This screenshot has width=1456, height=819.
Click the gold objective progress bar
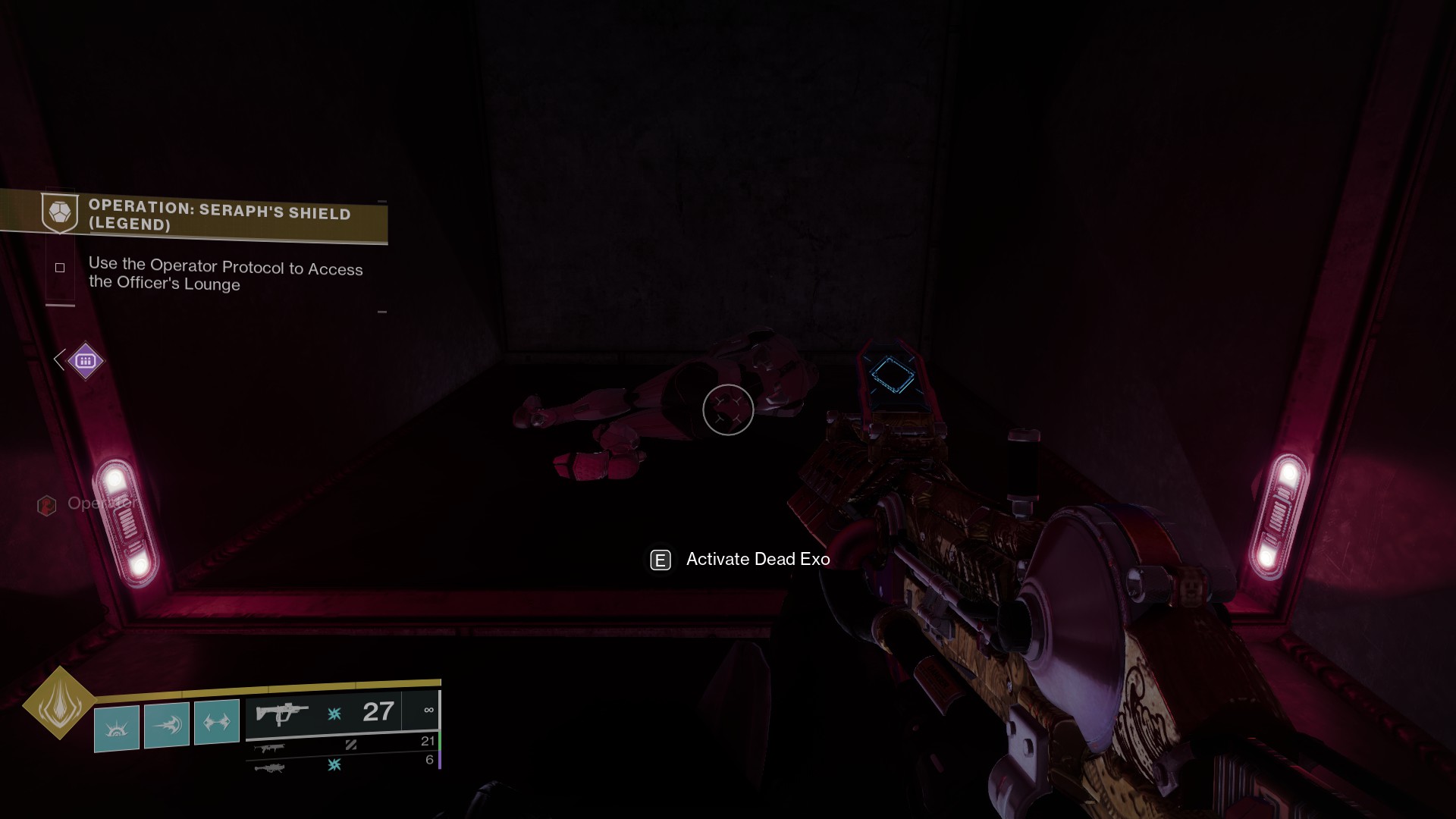coord(265,683)
